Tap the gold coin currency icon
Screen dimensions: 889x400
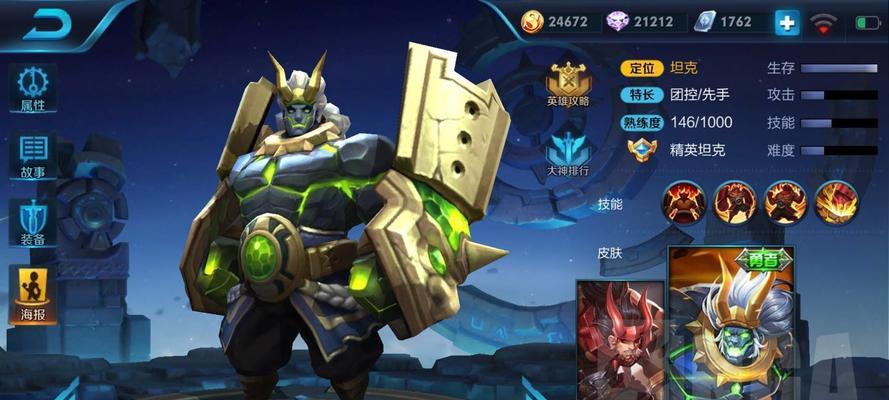533,22
